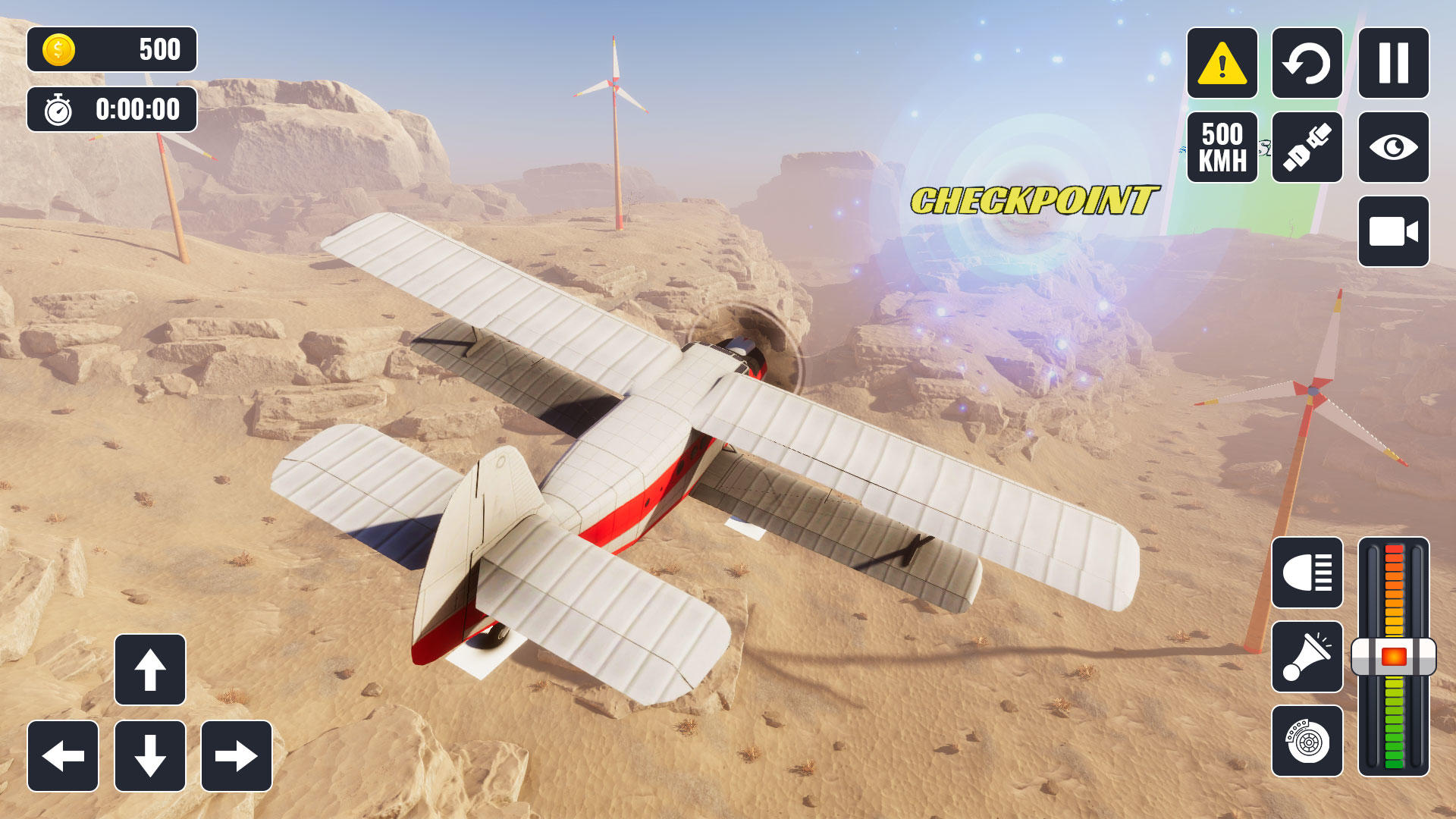
Task: Toggle the eye visibility icon
Action: coord(1395,146)
